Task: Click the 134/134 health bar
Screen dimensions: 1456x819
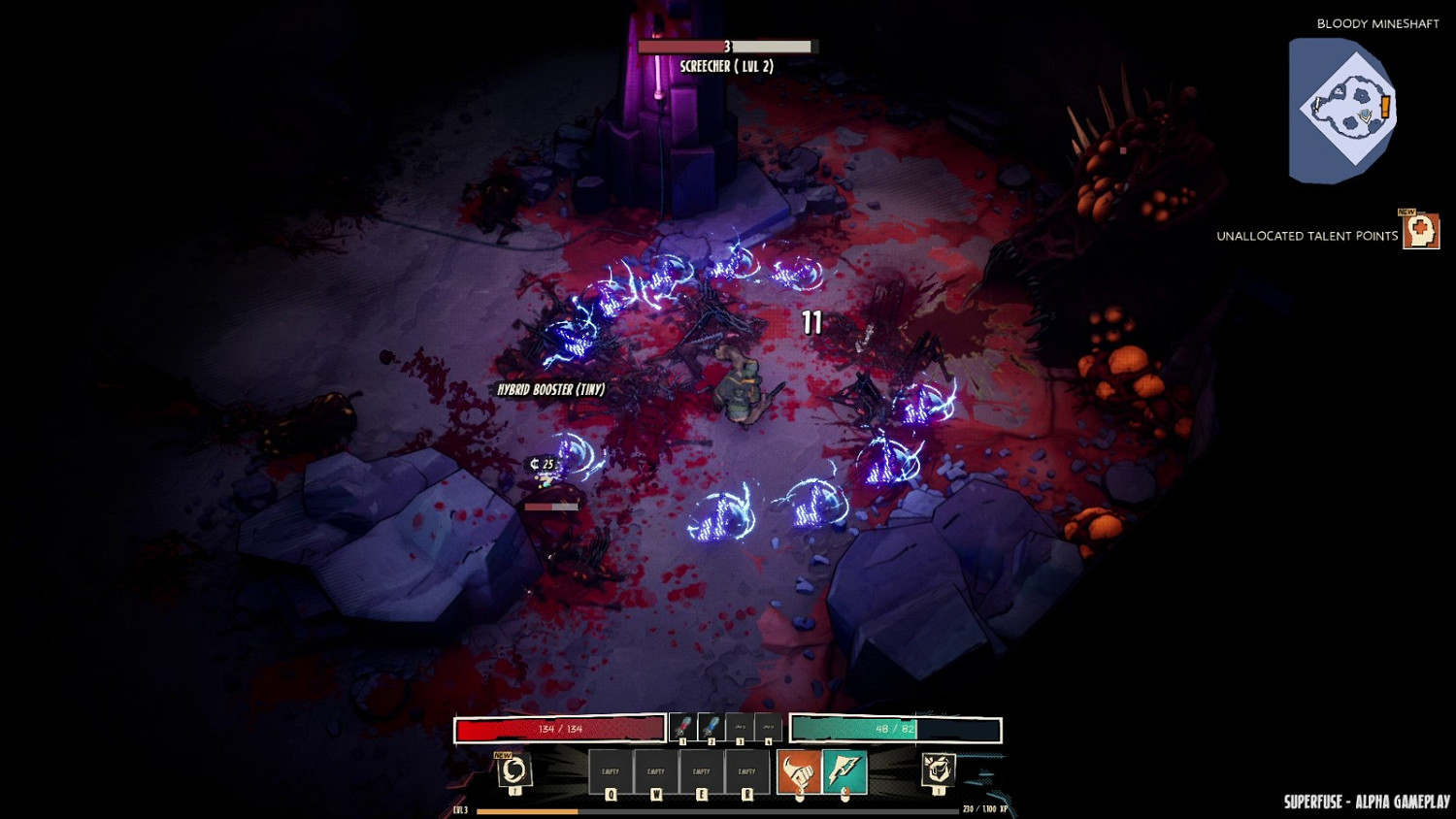Action: pyautogui.click(x=559, y=729)
